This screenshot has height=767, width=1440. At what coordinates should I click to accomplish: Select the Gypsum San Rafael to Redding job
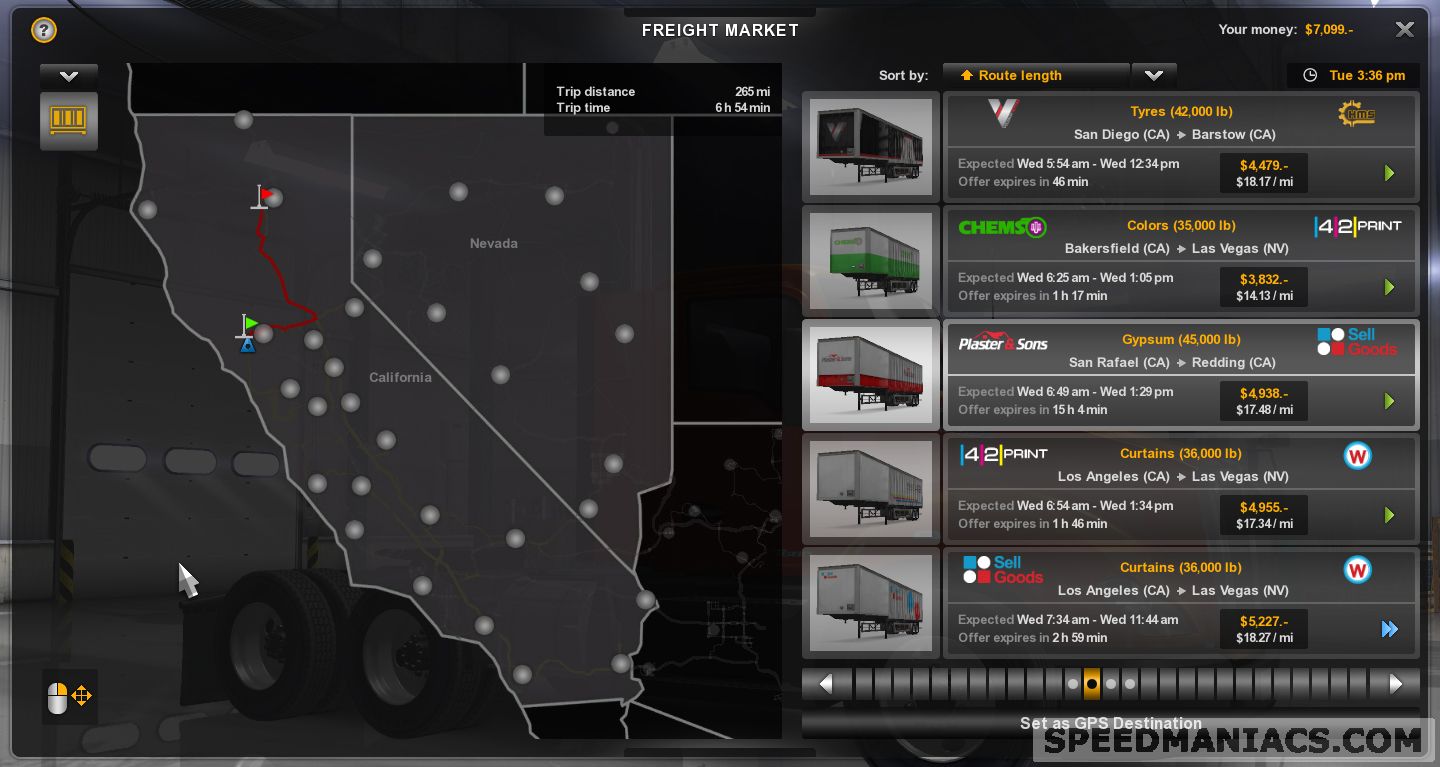tap(1180, 350)
